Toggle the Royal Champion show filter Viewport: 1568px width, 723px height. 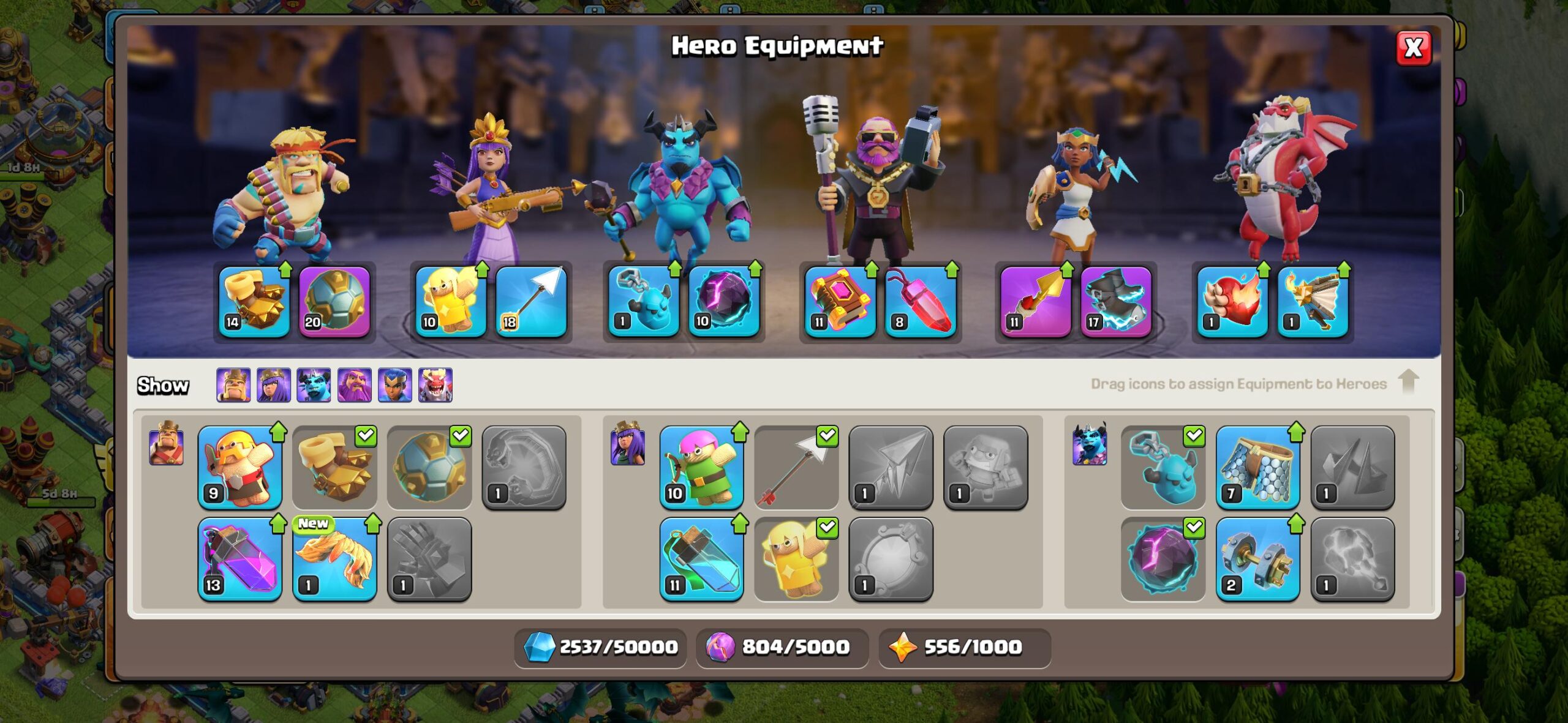pyautogui.click(x=395, y=385)
